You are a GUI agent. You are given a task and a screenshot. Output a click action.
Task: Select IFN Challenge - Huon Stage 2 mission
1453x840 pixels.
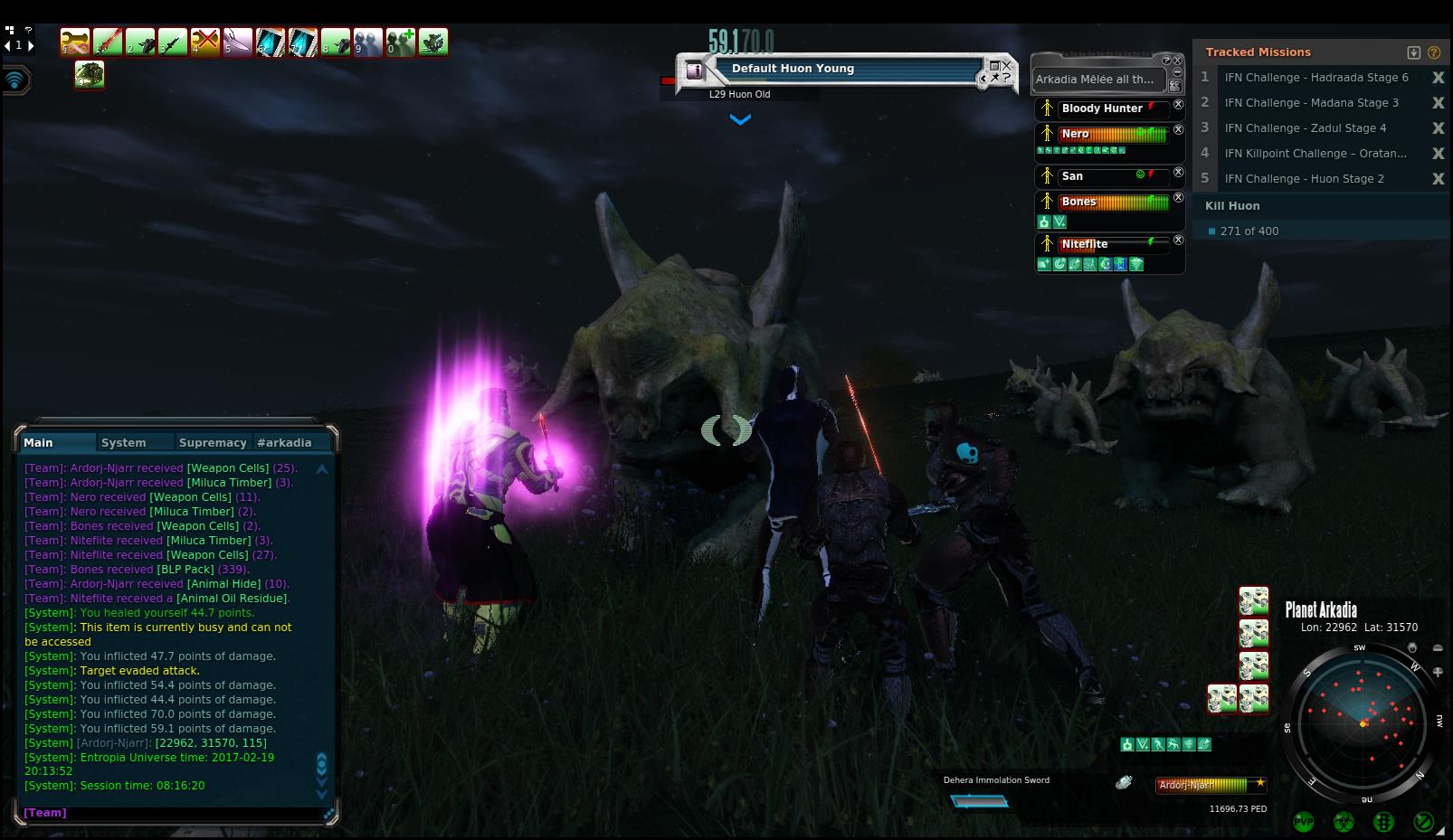[x=1304, y=179]
